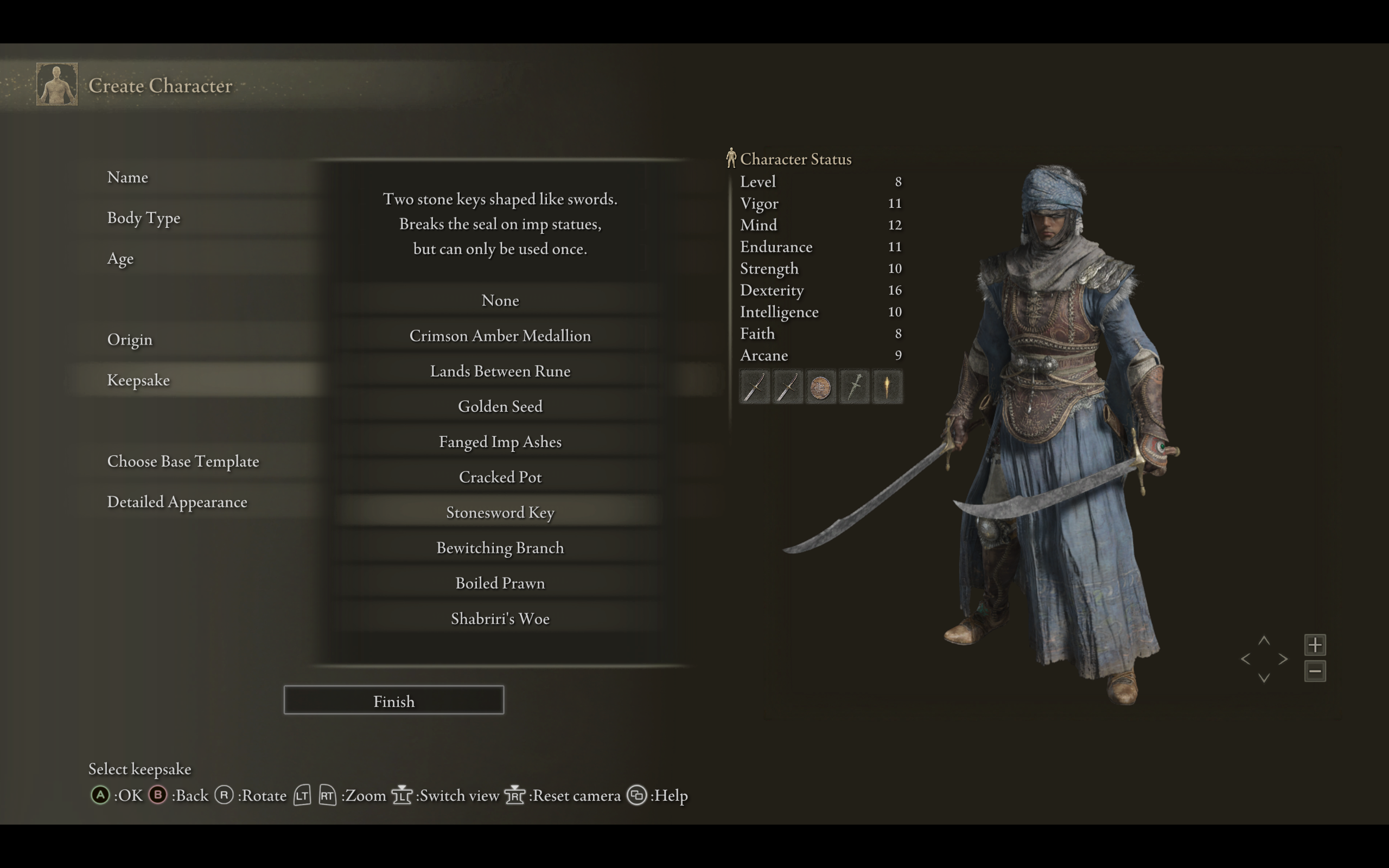This screenshot has width=1389, height=868.
Task: Select the Bewitching Branch keepsake
Action: [x=500, y=548]
